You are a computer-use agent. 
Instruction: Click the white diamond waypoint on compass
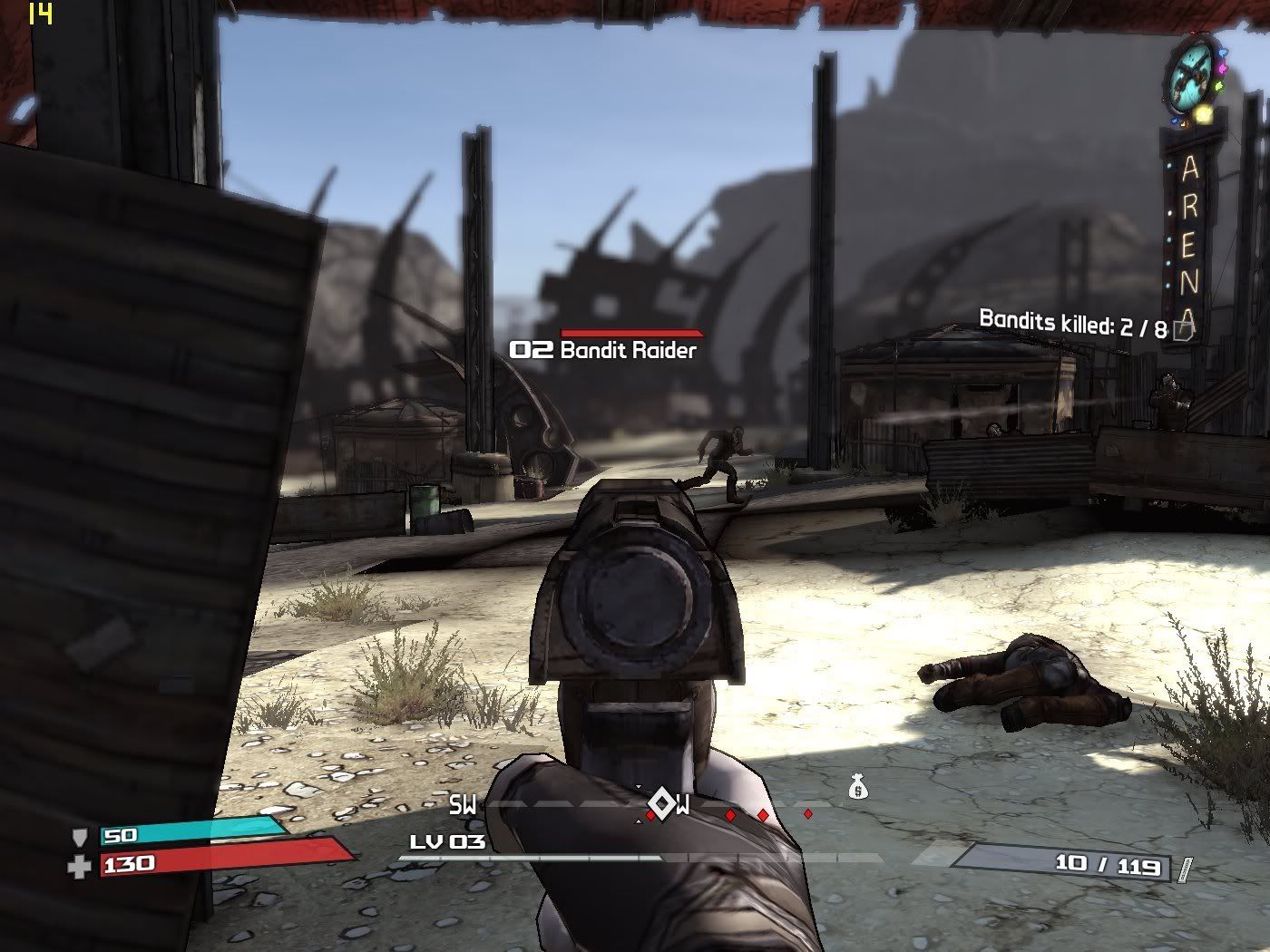[x=661, y=803]
